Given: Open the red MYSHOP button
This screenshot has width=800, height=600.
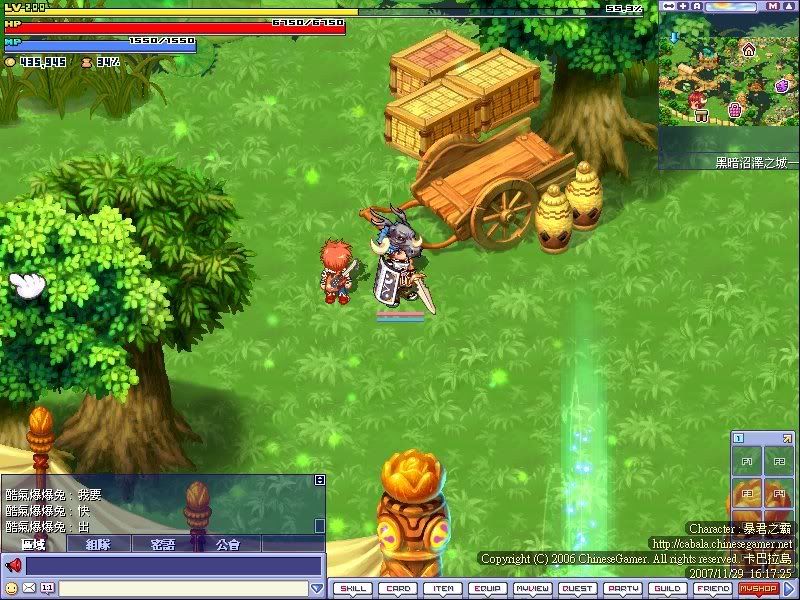Looking at the screenshot, I should coord(758,589).
